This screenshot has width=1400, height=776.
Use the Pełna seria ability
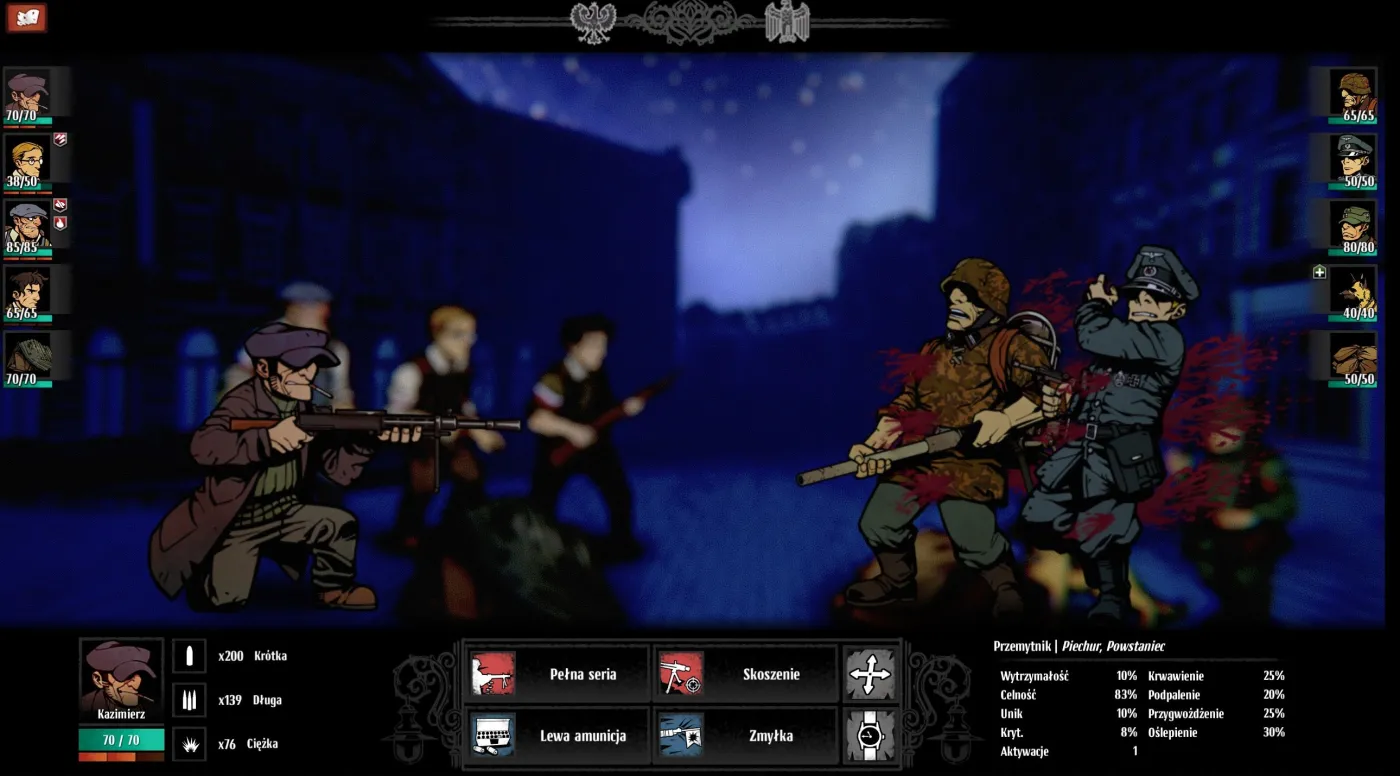point(557,674)
